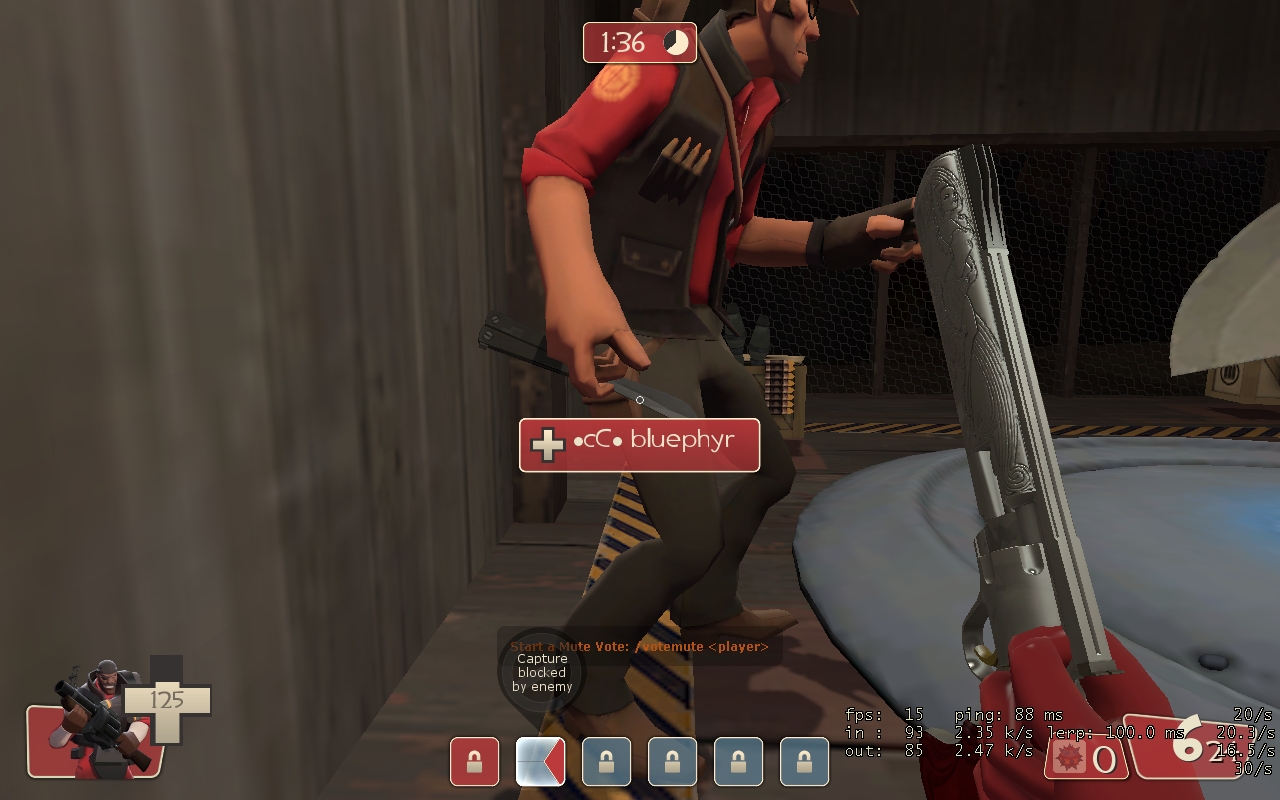Select the red locked first control point icon
Screen dimensions: 1280x800
[473, 762]
